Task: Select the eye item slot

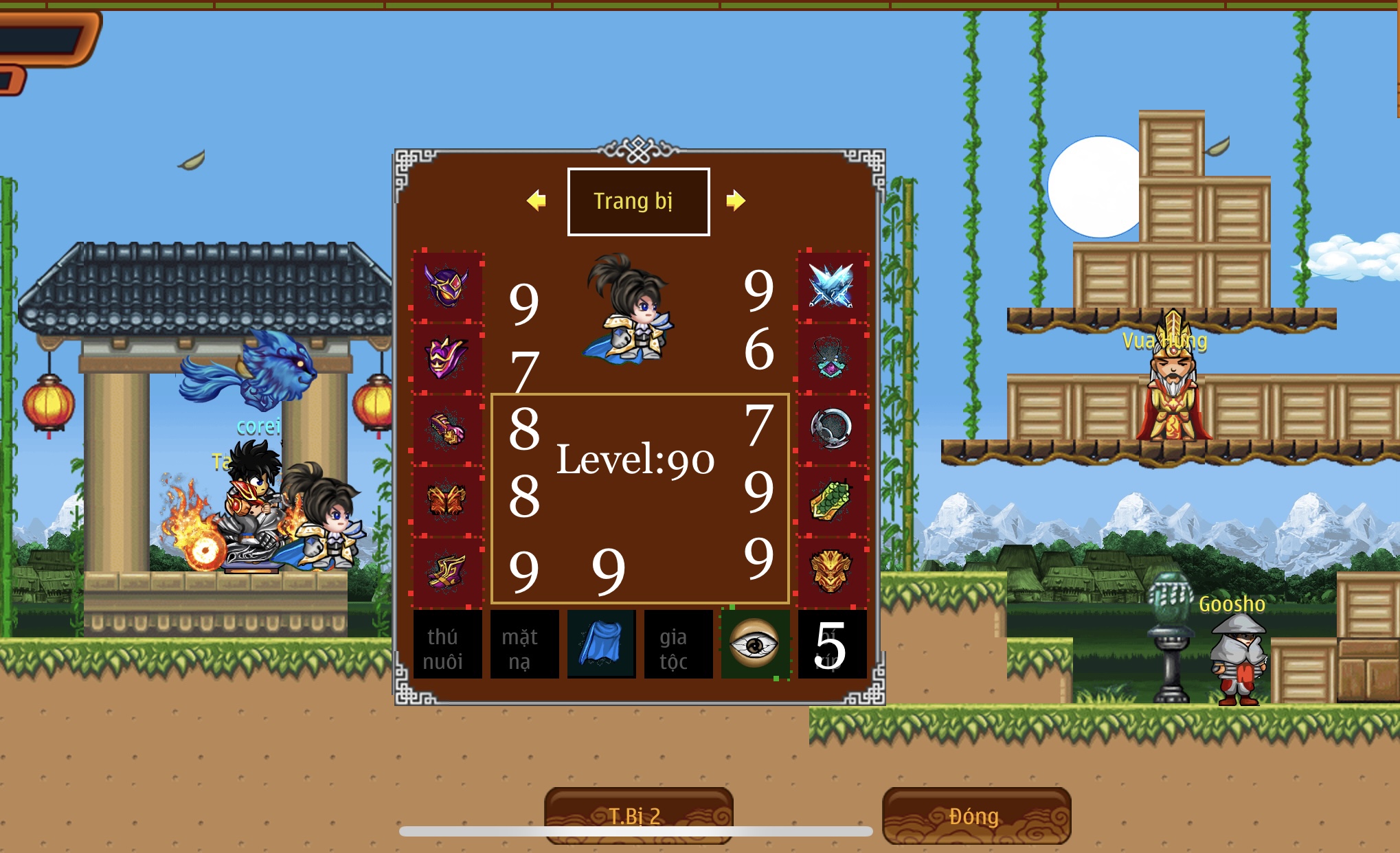Action: point(755,644)
